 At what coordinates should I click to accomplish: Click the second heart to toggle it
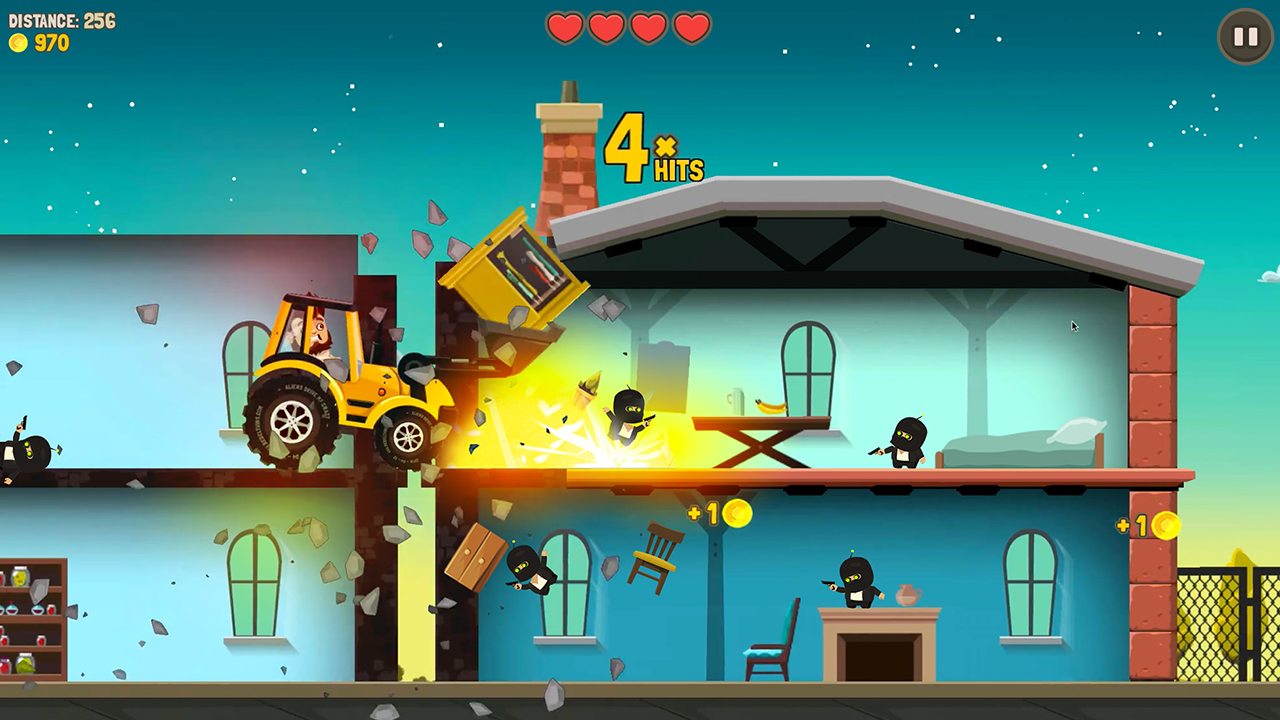pos(607,28)
